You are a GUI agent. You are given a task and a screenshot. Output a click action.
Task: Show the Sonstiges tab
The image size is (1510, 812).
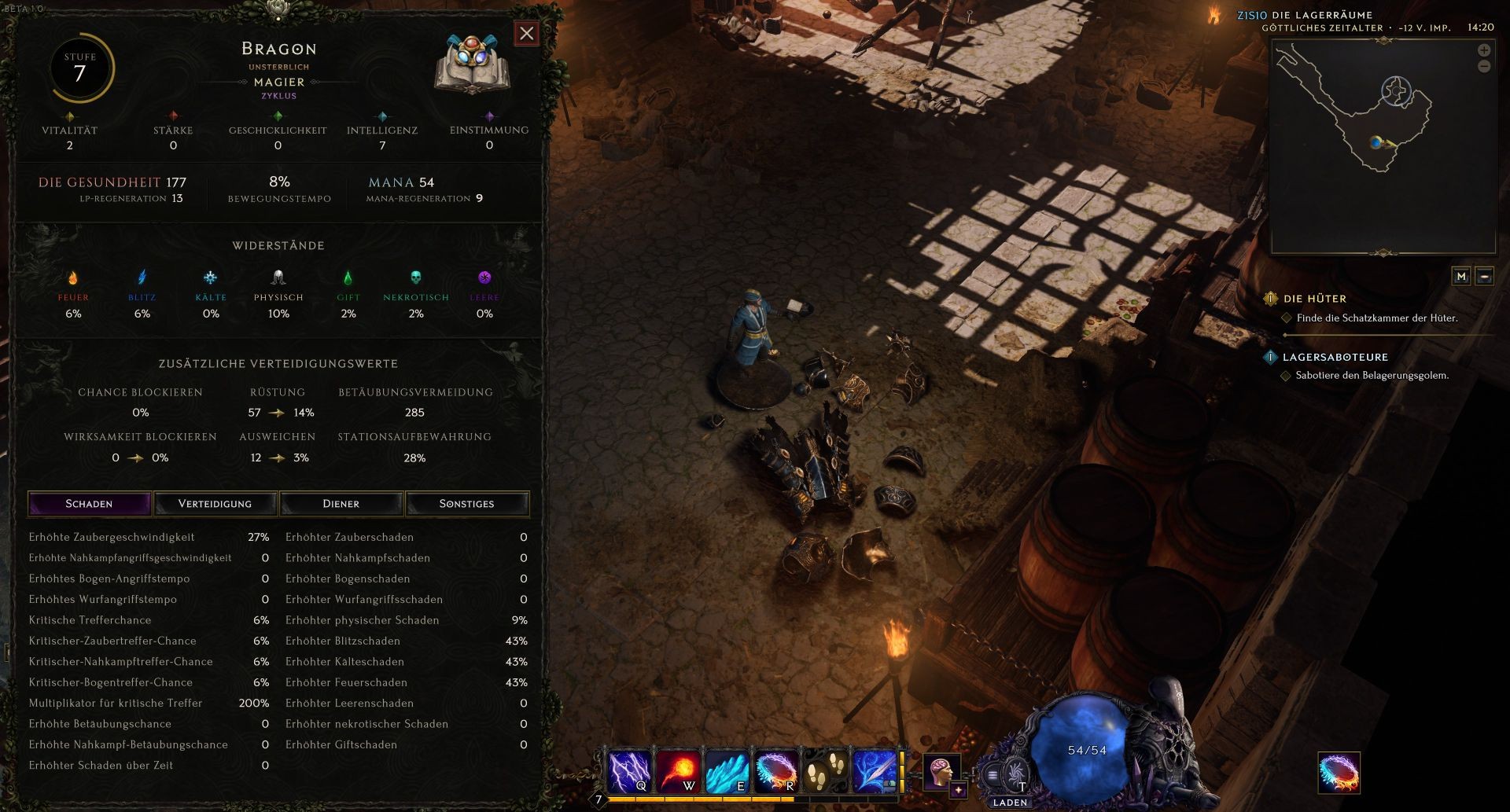[466, 504]
